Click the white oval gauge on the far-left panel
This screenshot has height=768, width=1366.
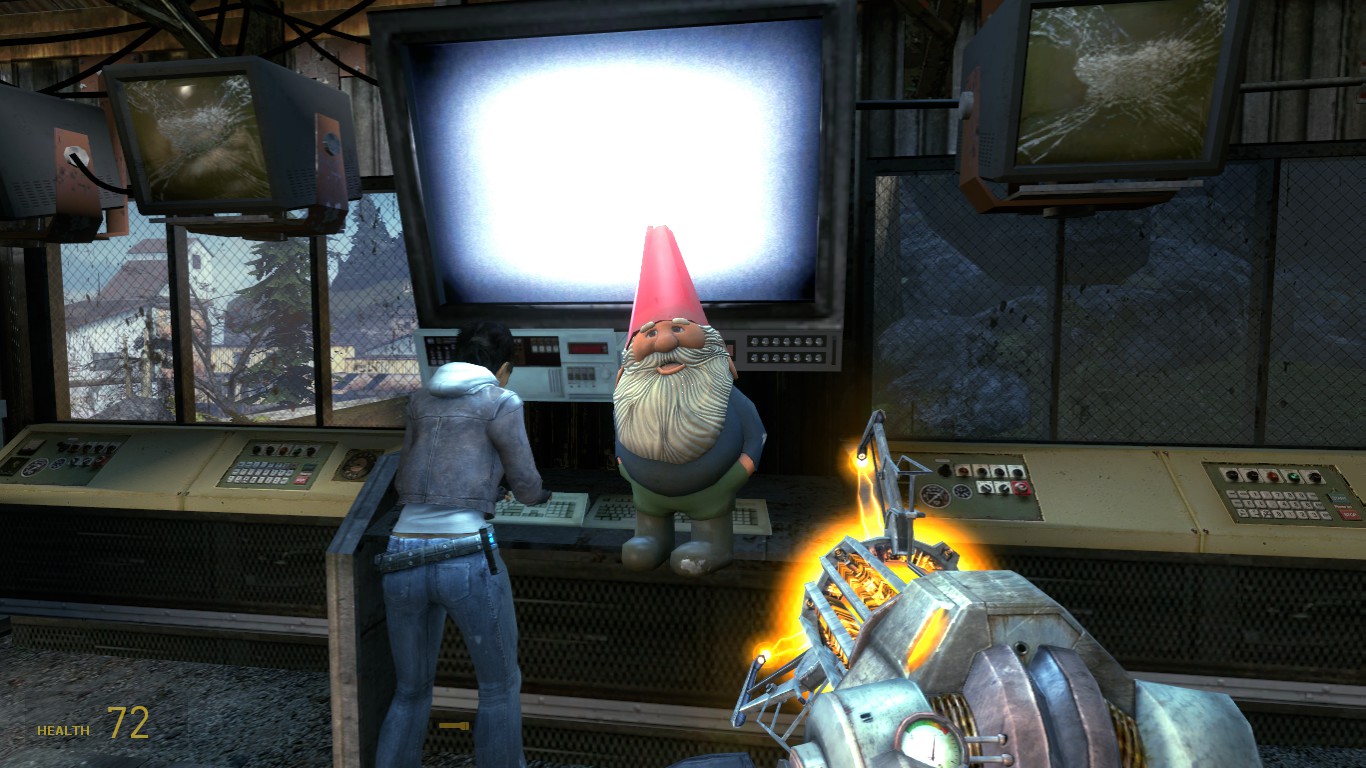35,465
